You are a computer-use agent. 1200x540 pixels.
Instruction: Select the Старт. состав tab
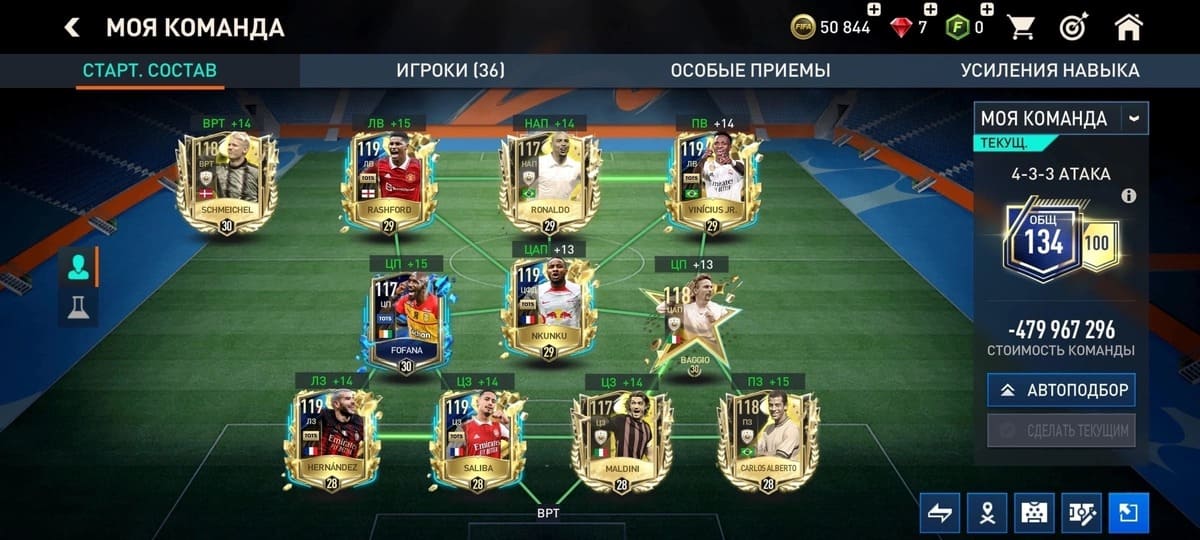tap(150, 70)
